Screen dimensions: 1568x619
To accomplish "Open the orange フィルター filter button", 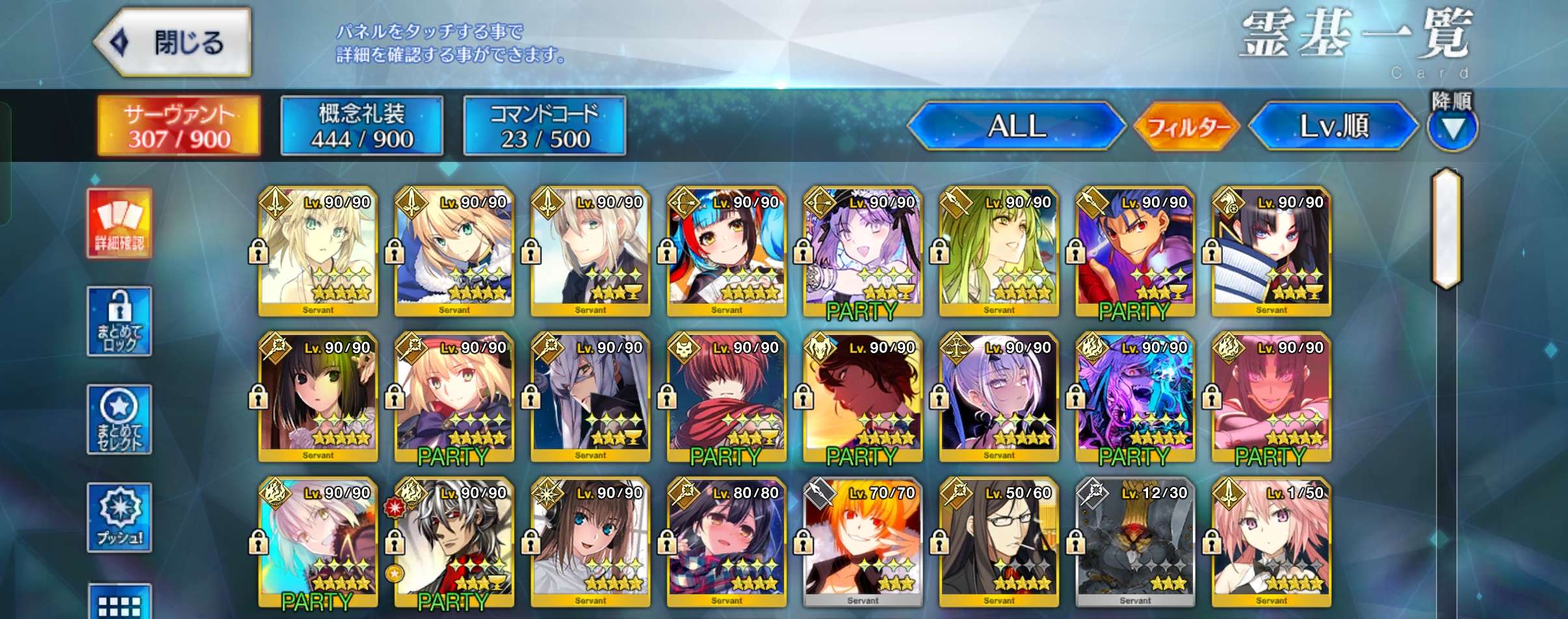I will pyautogui.click(x=1187, y=126).
